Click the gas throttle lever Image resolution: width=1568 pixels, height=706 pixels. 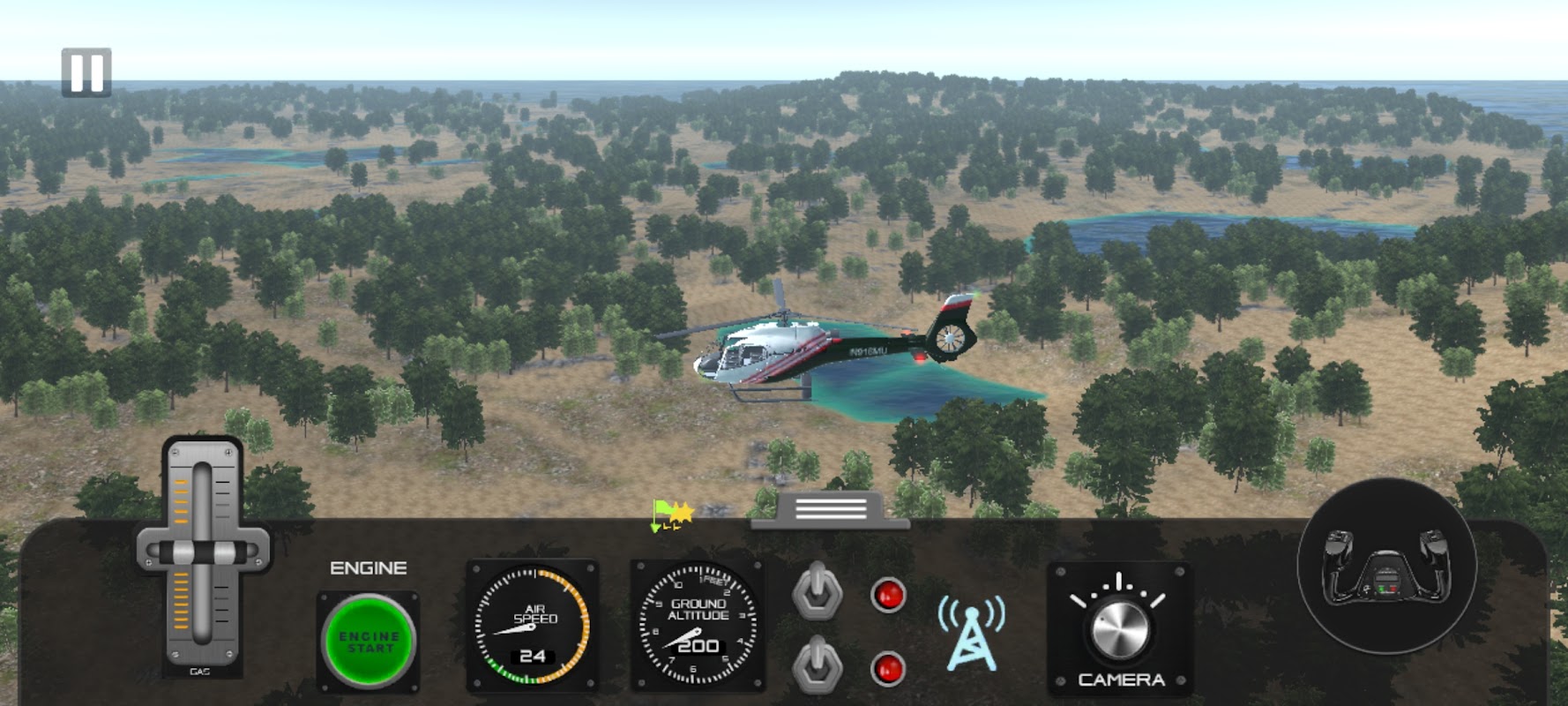[203, 553]
